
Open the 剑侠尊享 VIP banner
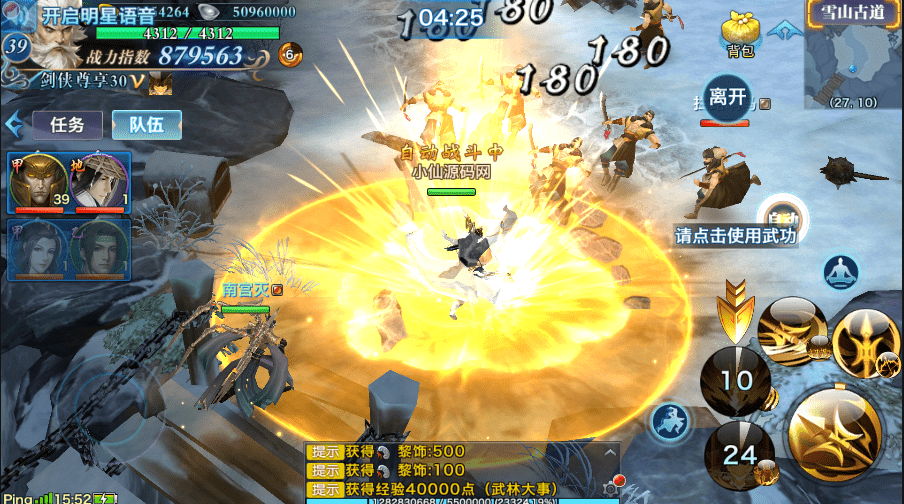pyautogui.click(x=90, y=80)
